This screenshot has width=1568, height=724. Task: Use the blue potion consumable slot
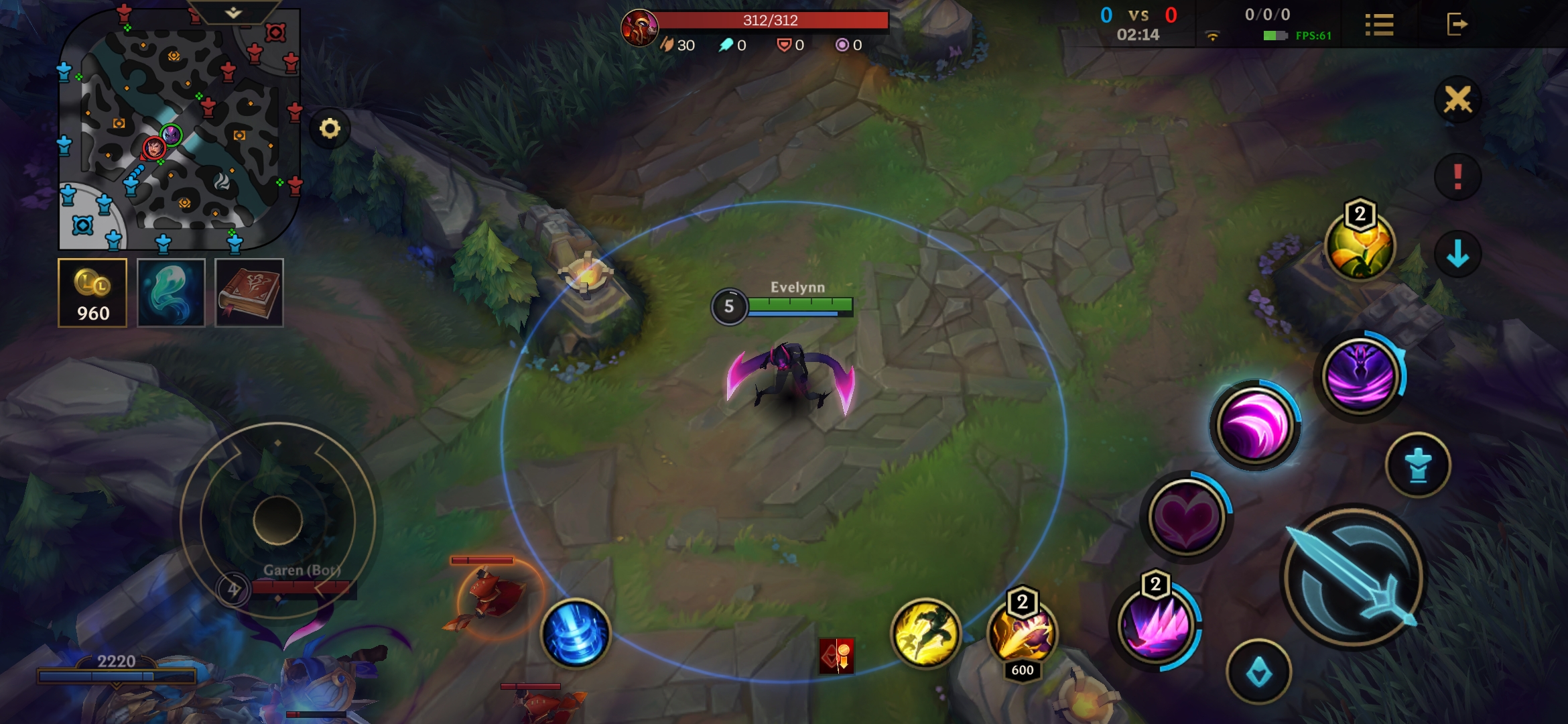click(170, 292)
